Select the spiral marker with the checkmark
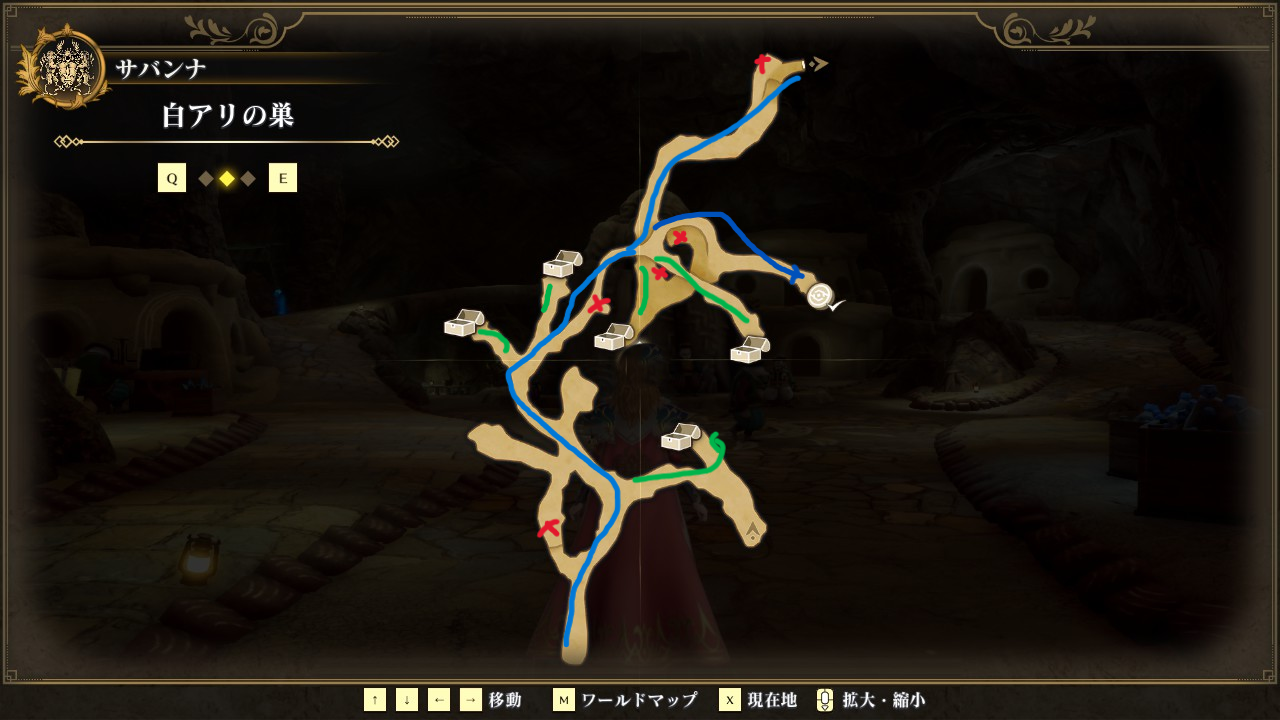This screenshot has width=1280, height=720. [x=821, y=296]
